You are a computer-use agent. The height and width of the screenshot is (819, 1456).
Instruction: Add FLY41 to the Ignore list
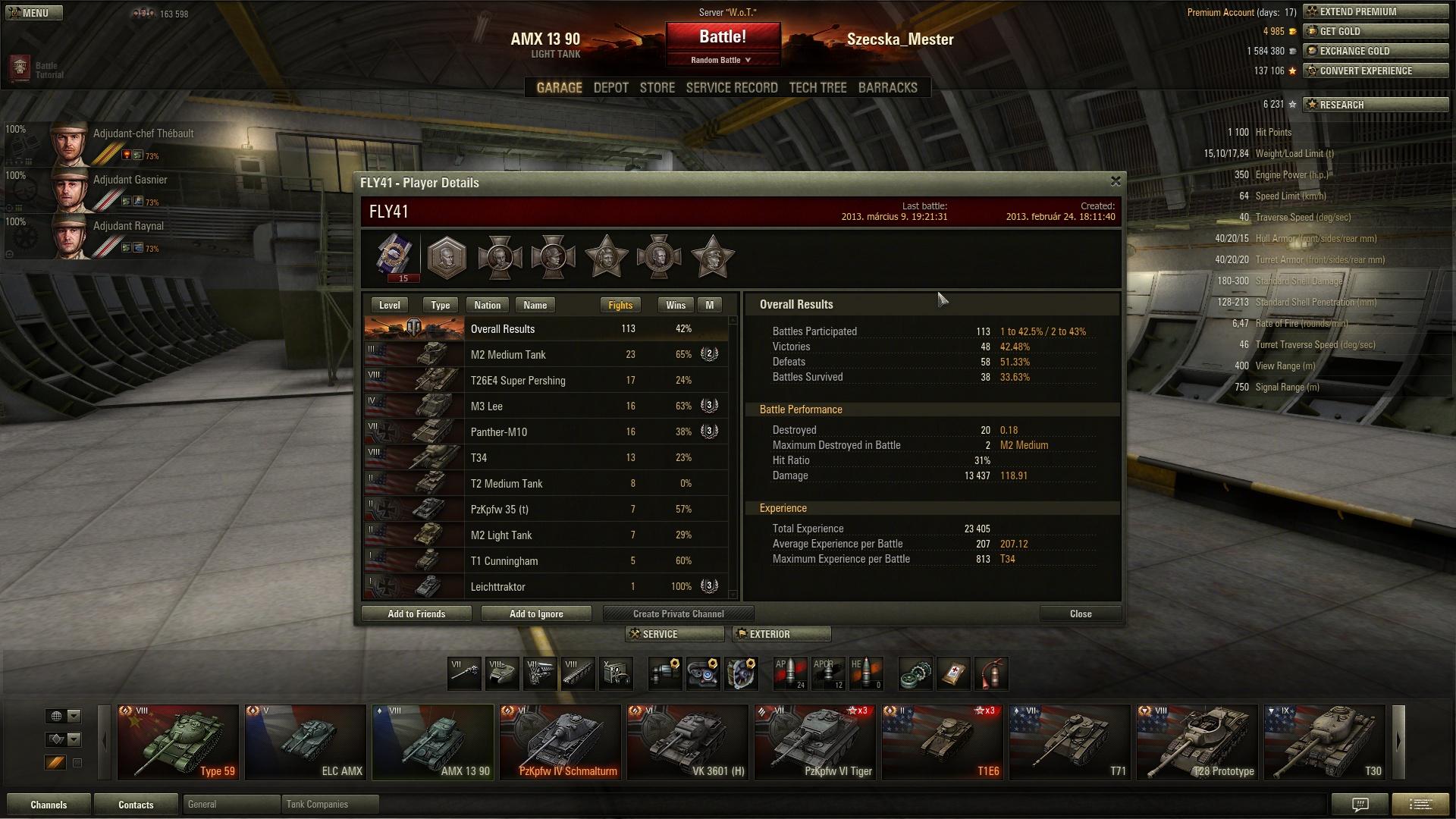536,614
